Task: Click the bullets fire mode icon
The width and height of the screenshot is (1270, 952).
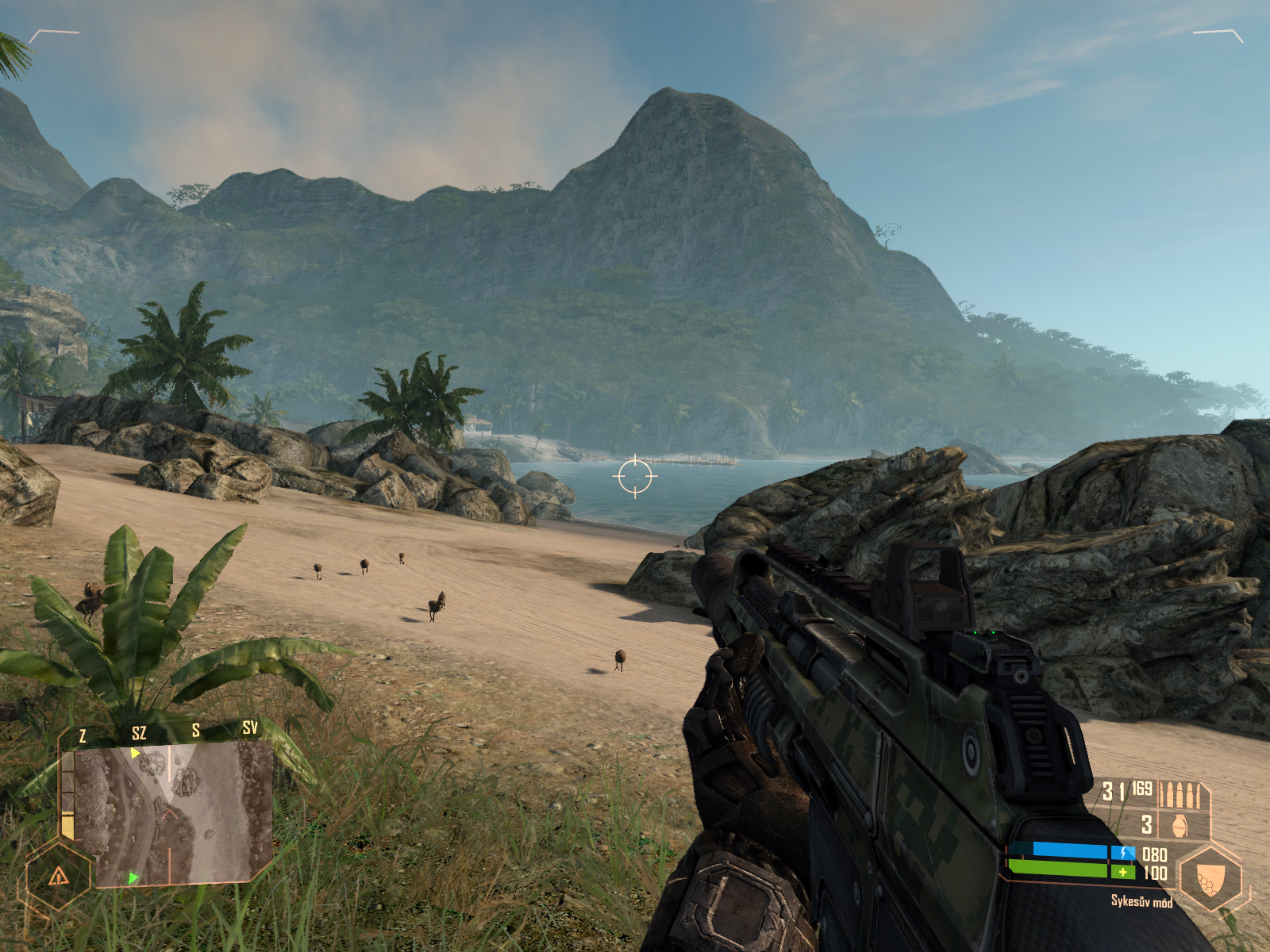Action: [1180, 793]
